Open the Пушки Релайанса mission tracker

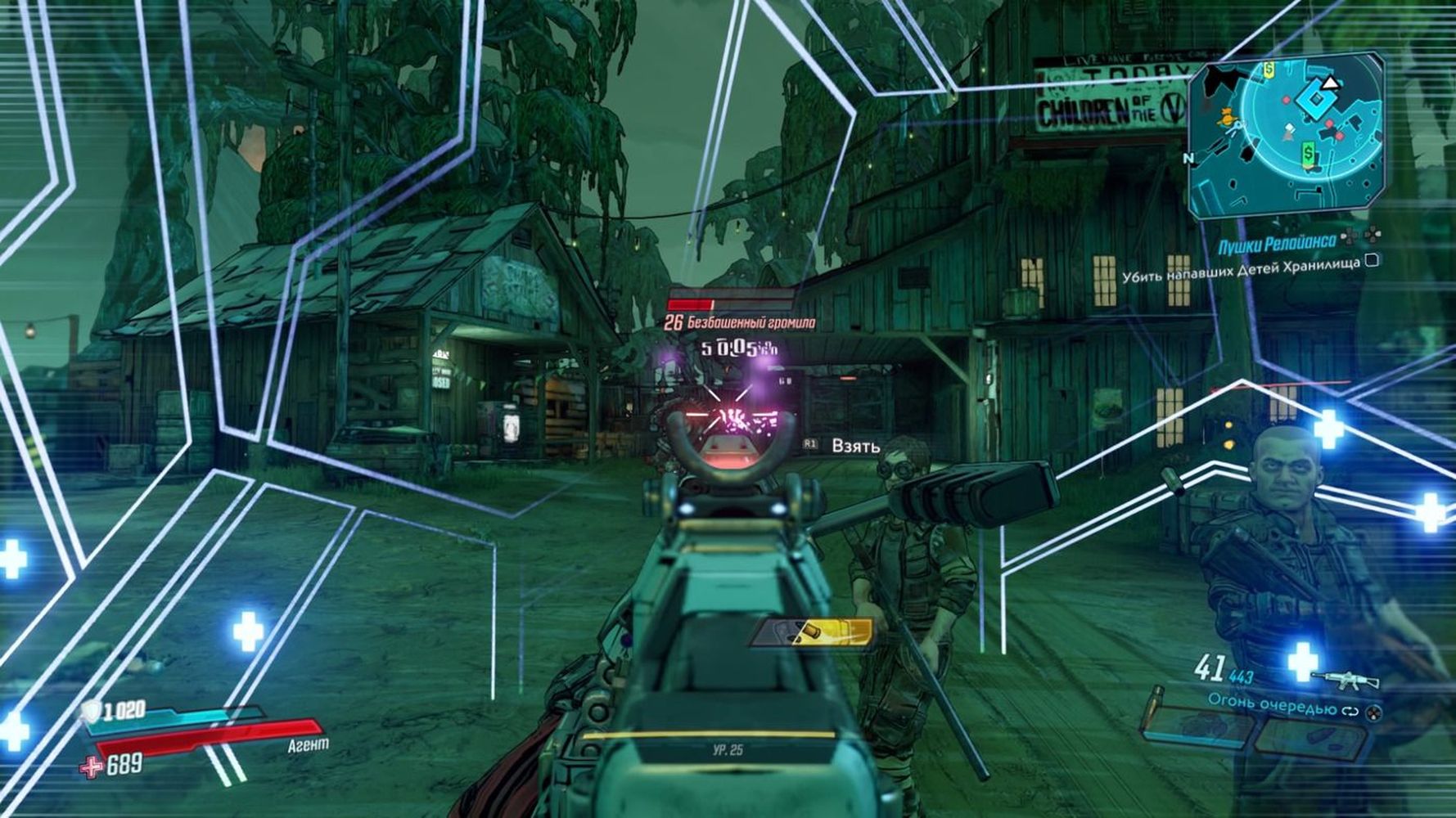click(1276, 243)
